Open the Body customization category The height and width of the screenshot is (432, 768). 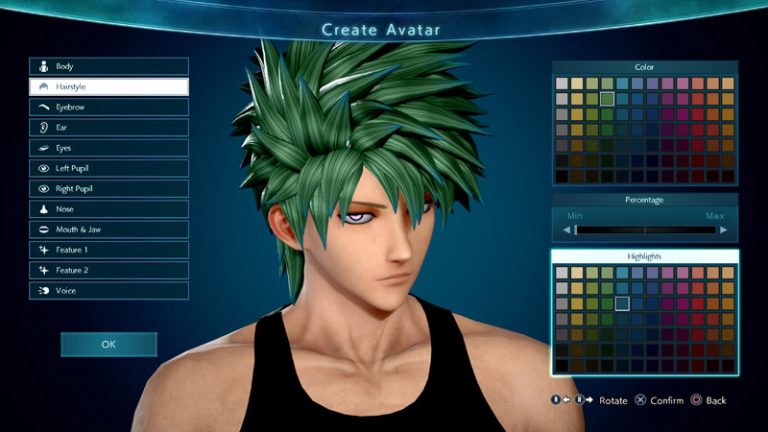pos(108,66)
